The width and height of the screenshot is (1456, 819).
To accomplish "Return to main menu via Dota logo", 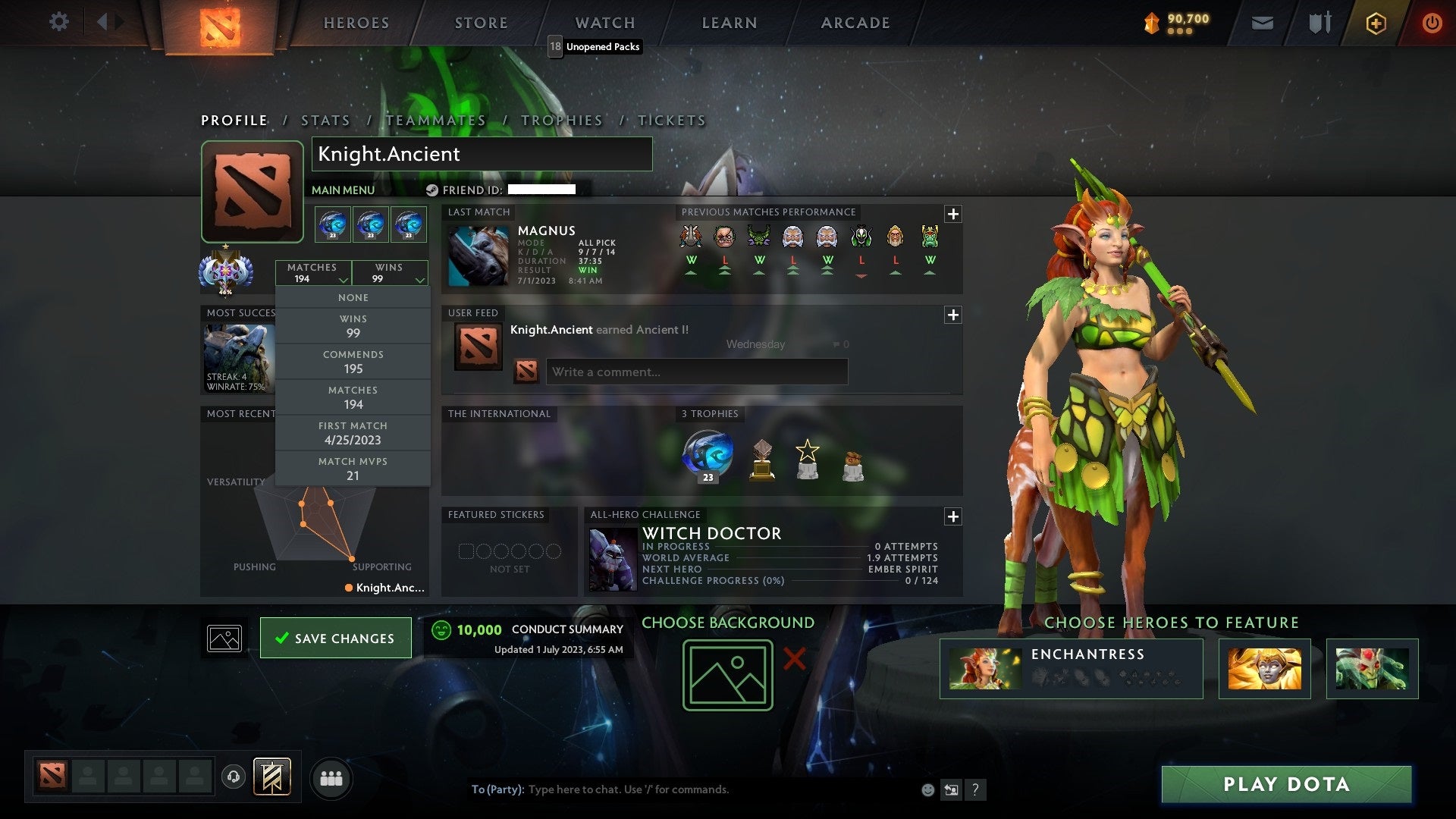I will [x=220, y=23].
